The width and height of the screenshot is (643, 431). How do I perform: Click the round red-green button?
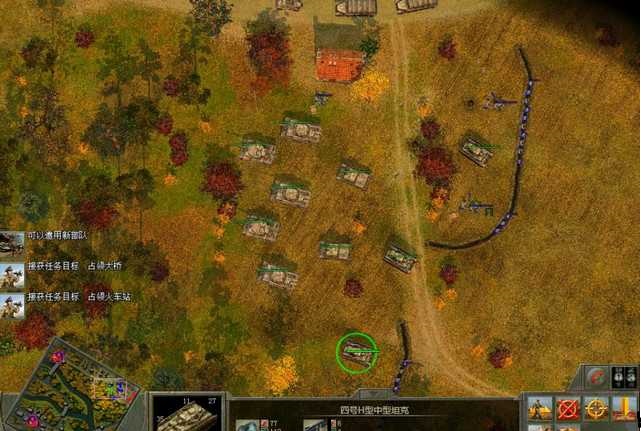(x=596, y=377)
